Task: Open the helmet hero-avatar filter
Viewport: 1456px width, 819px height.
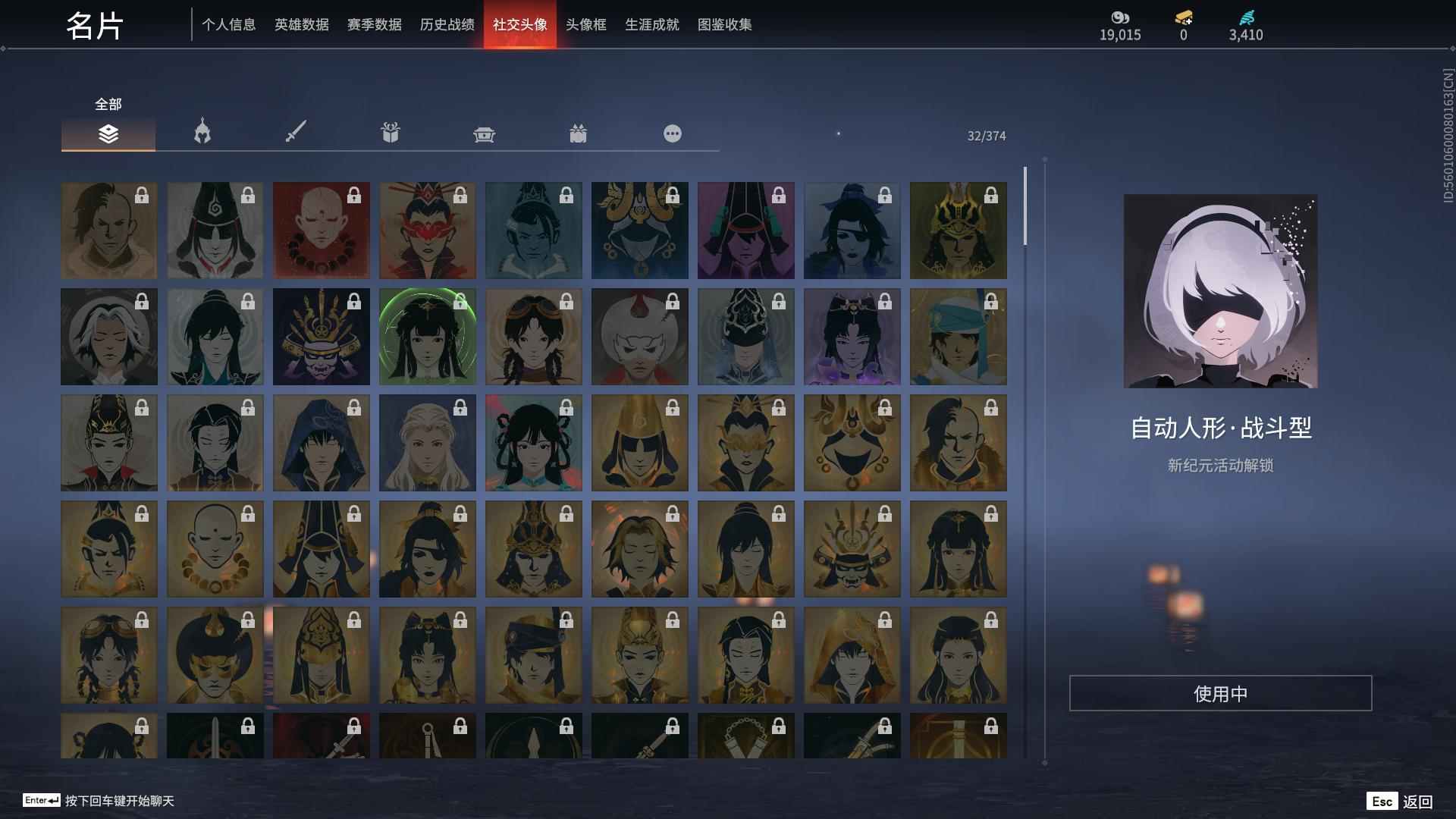Action: pos(200,133)
